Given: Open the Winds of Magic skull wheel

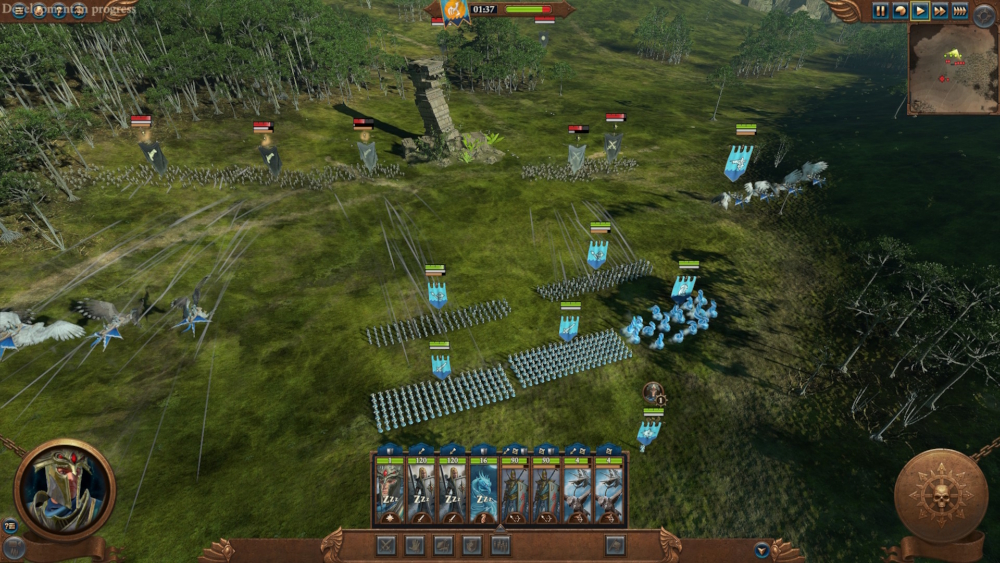Looking at the screenshot, I should point(940,495).
